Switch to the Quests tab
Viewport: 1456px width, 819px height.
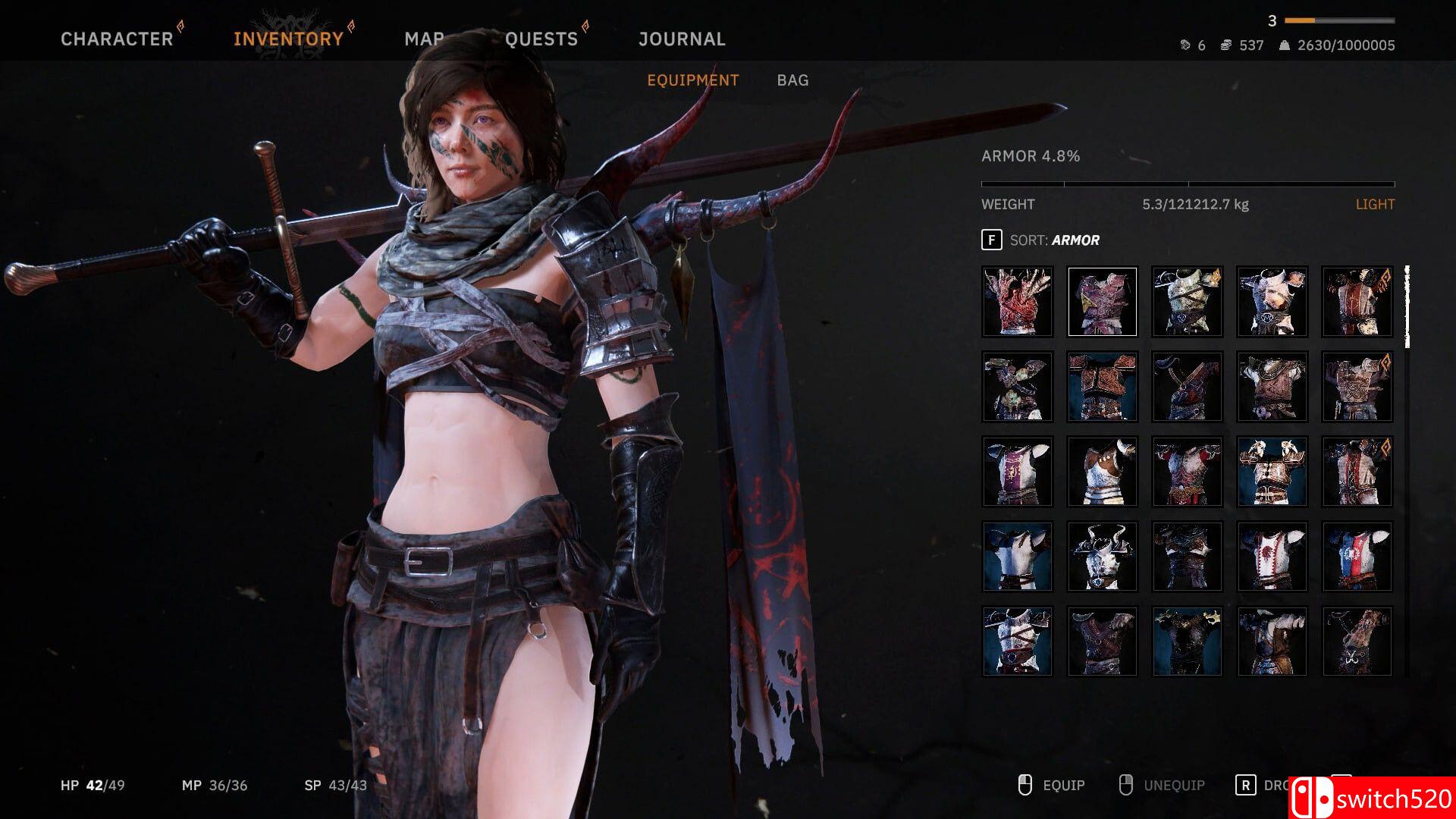tap(541, 39)
